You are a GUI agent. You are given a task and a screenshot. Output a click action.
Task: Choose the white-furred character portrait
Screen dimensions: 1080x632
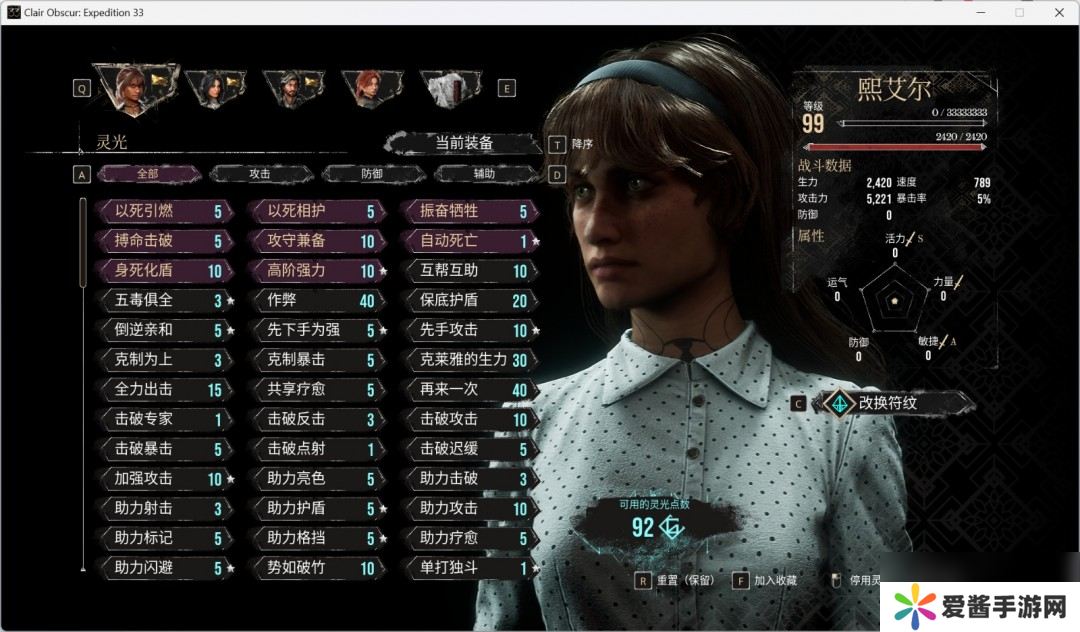coord(446,88)
